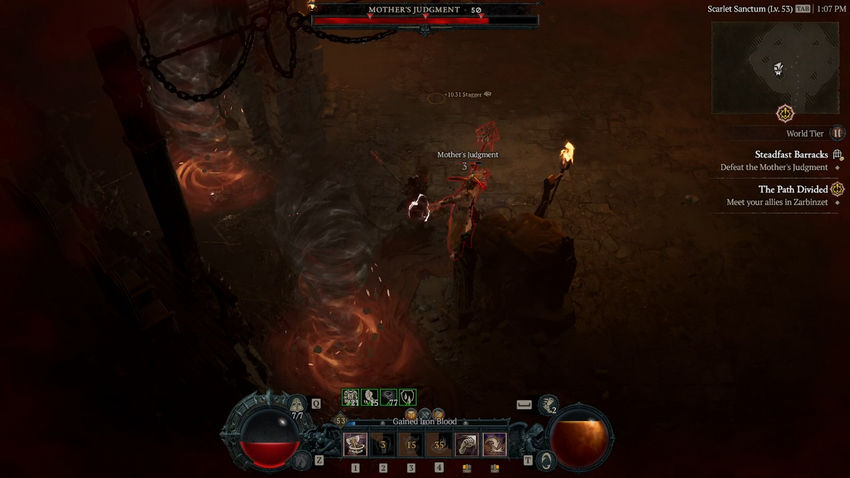Activate the skill showing a 35 cooldown
Image resolution: width=850 pixels, height=478 pixels.
[439, 444]
